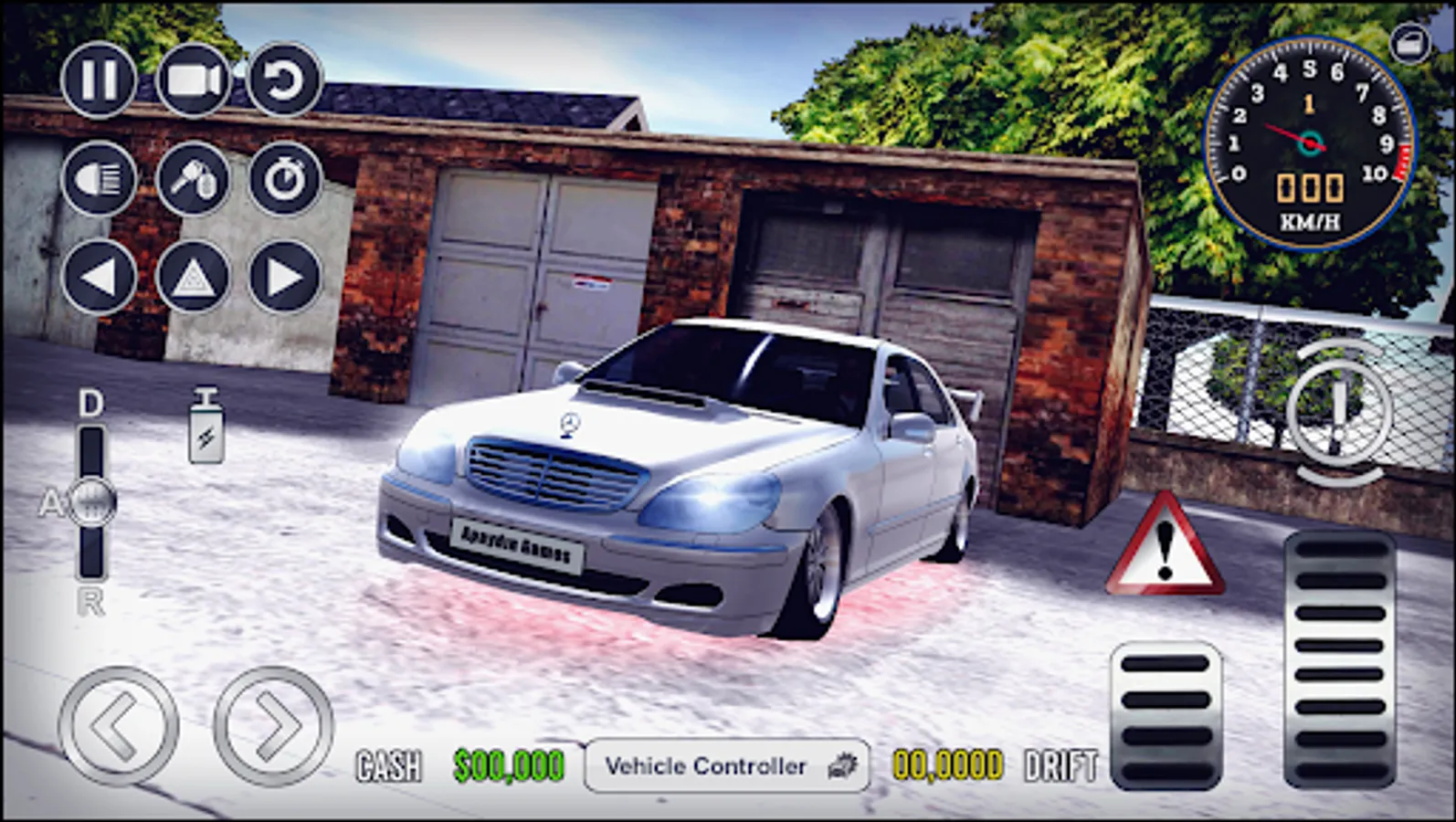The width and height of the screenshot is (1456, 822).
Task: Toggle the headlights
Action: [100, 179]
